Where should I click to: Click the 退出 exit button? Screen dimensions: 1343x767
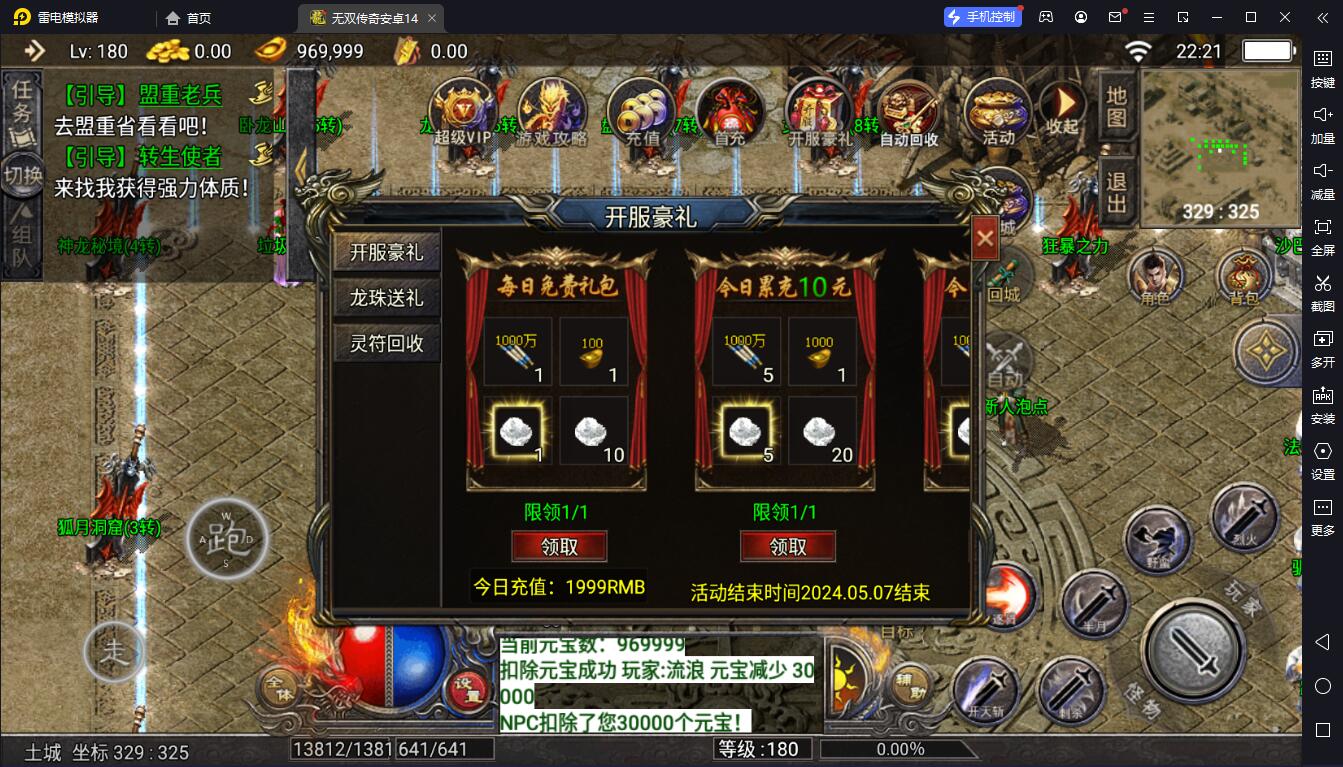click(x=1117, y=193)
